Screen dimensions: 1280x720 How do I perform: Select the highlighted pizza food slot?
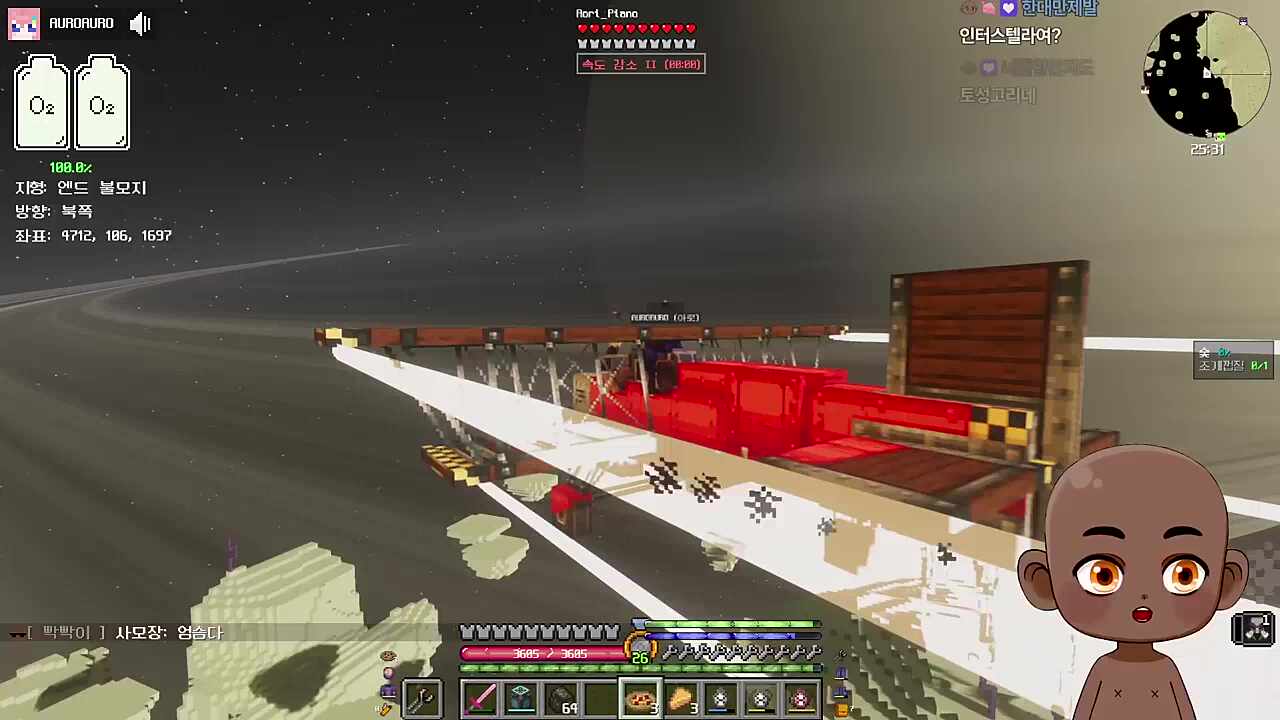click(x=641, y=698)
